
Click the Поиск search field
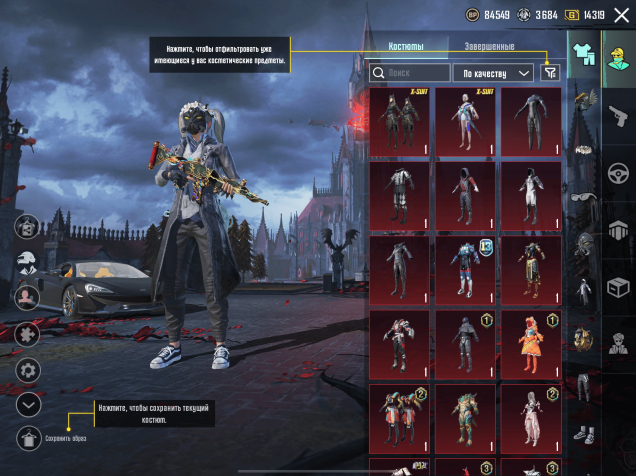pyautogui.click(x=410, y=73)
